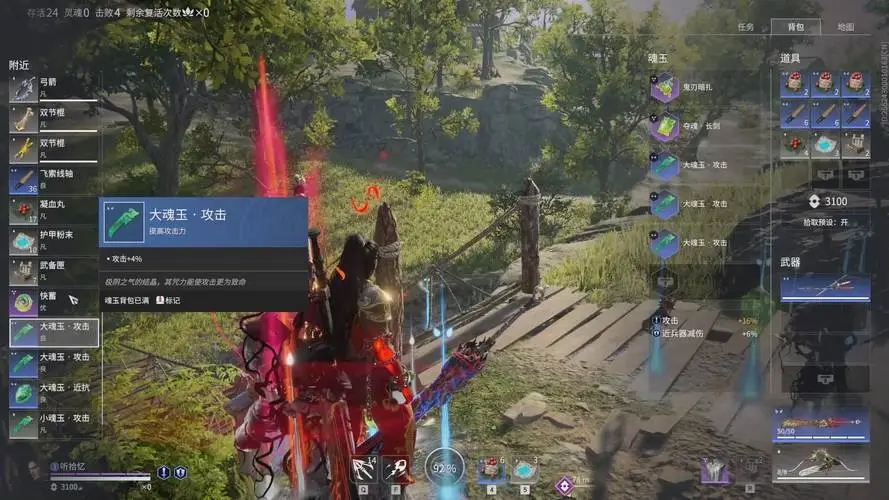Select the blue armor powder inventory slot
Image resolution: width=889 pixels, height=500 pixels.
pyautogui.click(x=826, y=145)
